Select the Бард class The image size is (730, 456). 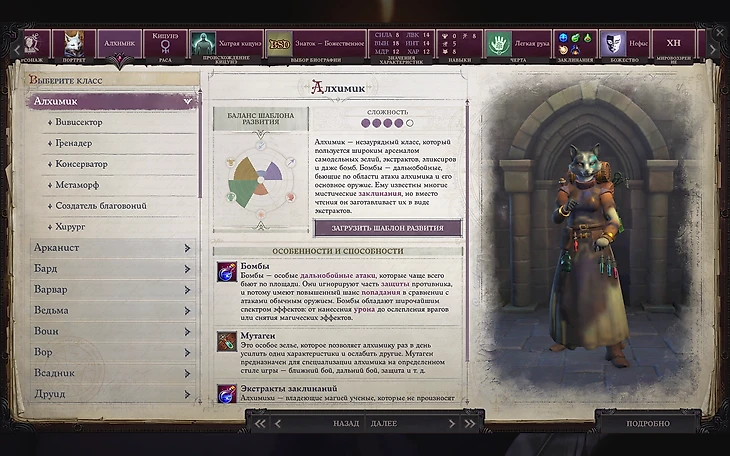(110, 269)
